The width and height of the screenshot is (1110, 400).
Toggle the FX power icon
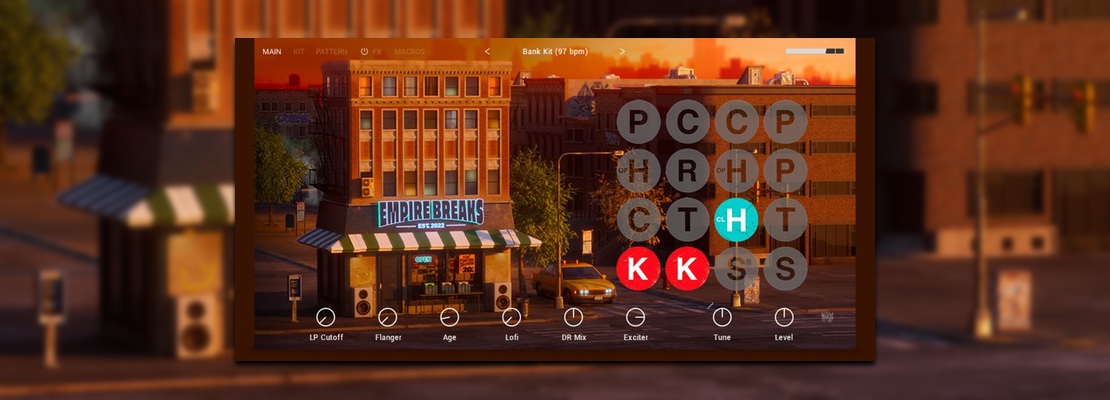coord(364,52)
